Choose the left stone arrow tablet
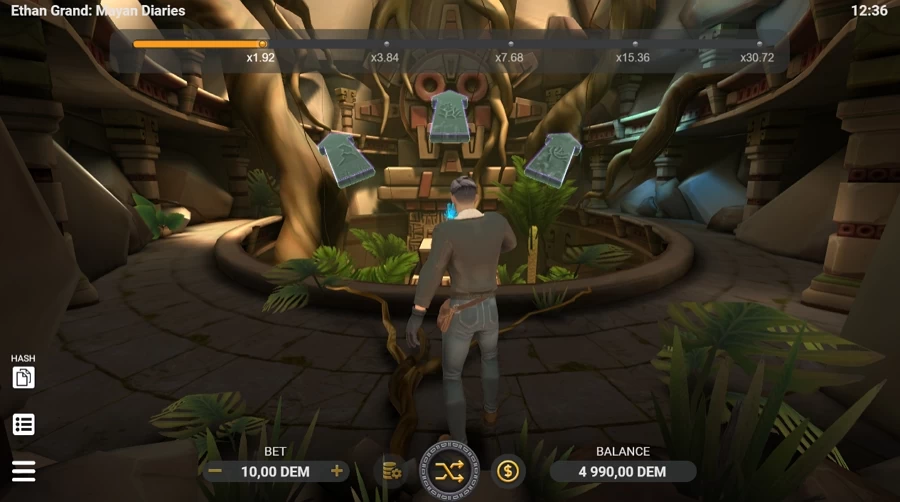 pyautogui.click(x=345, y=159)
